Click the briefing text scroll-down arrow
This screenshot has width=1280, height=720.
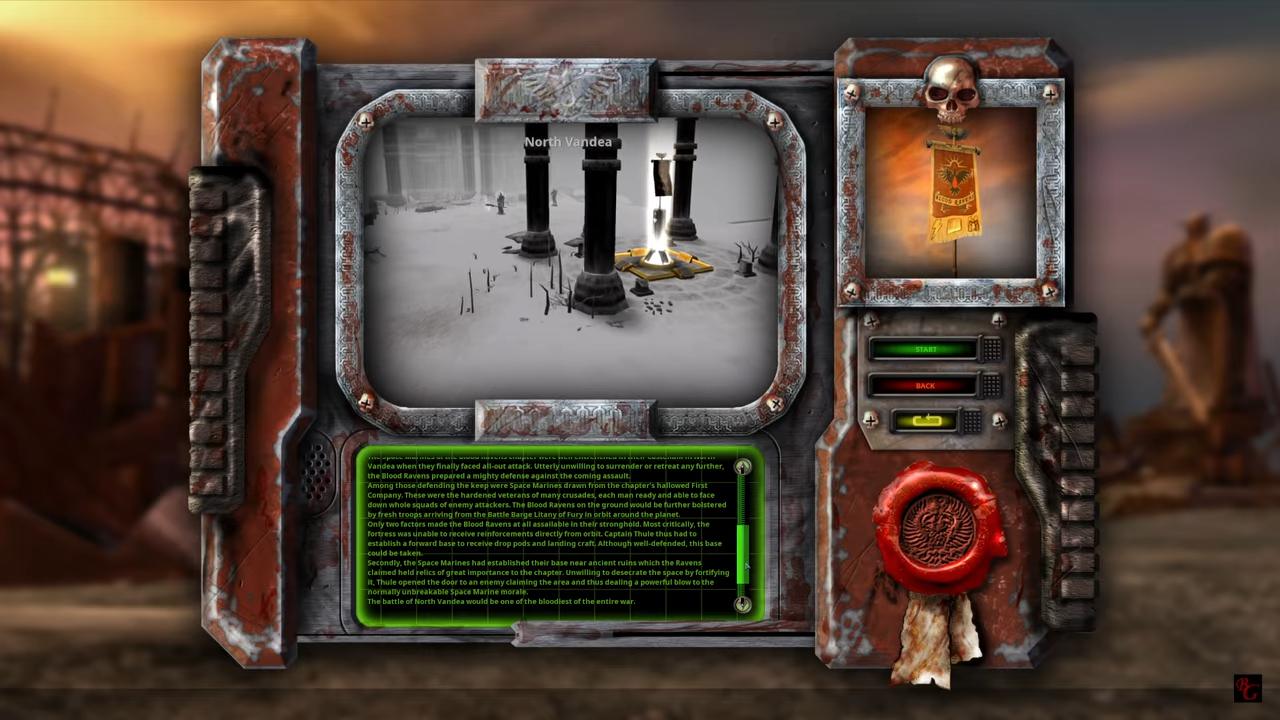742,604
